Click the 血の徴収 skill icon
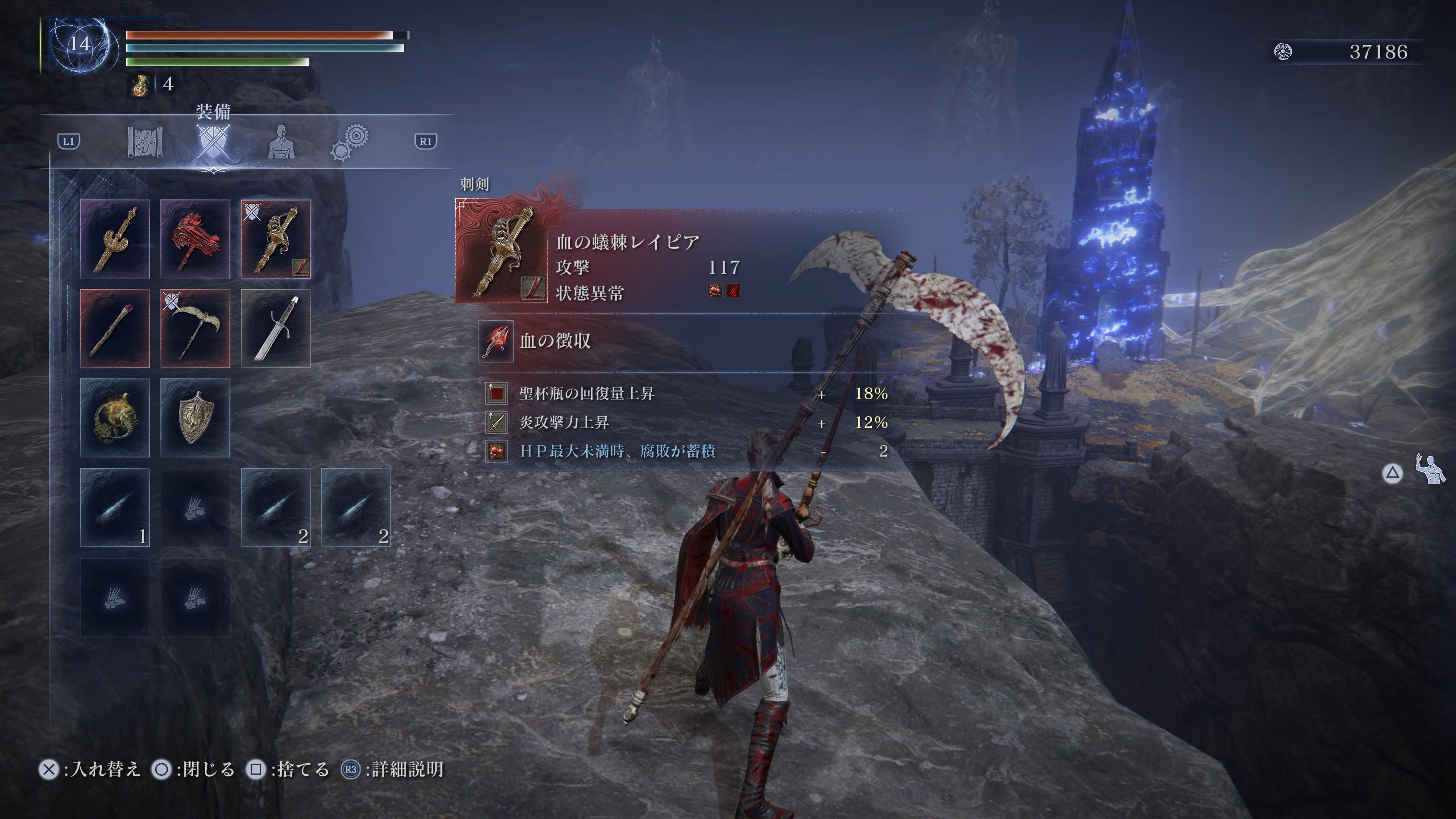 click(496, 341)
